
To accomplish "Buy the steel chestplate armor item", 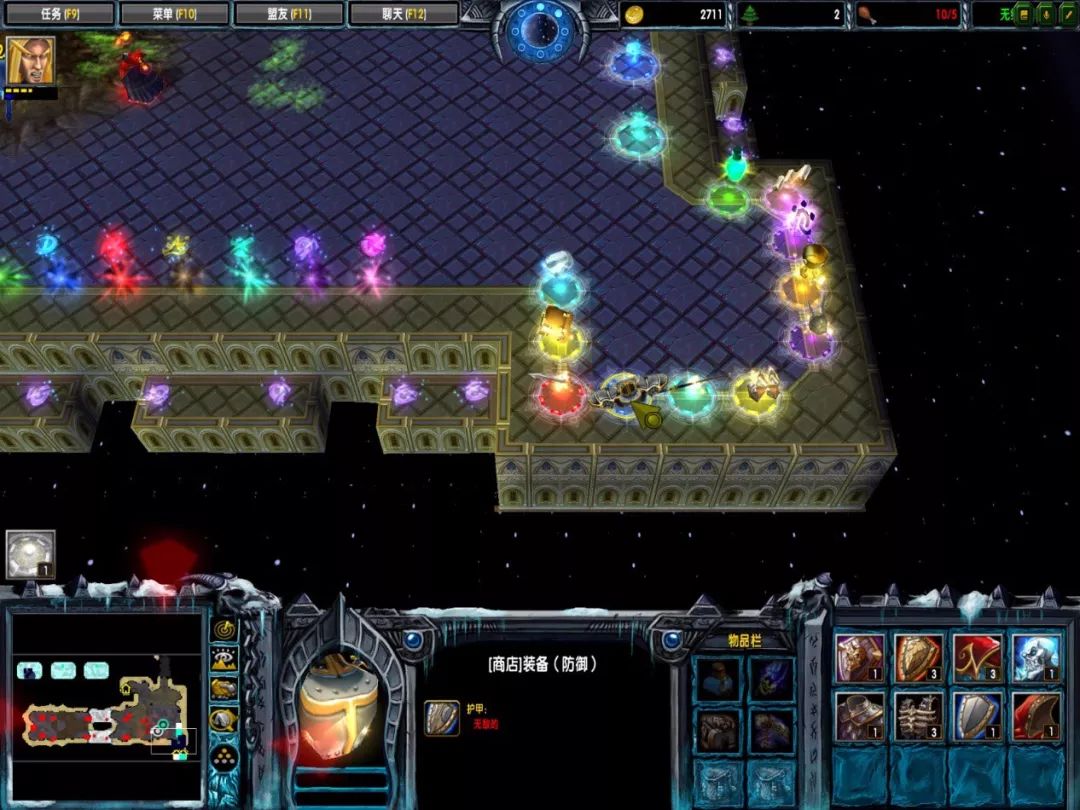I will pos(860,716).
